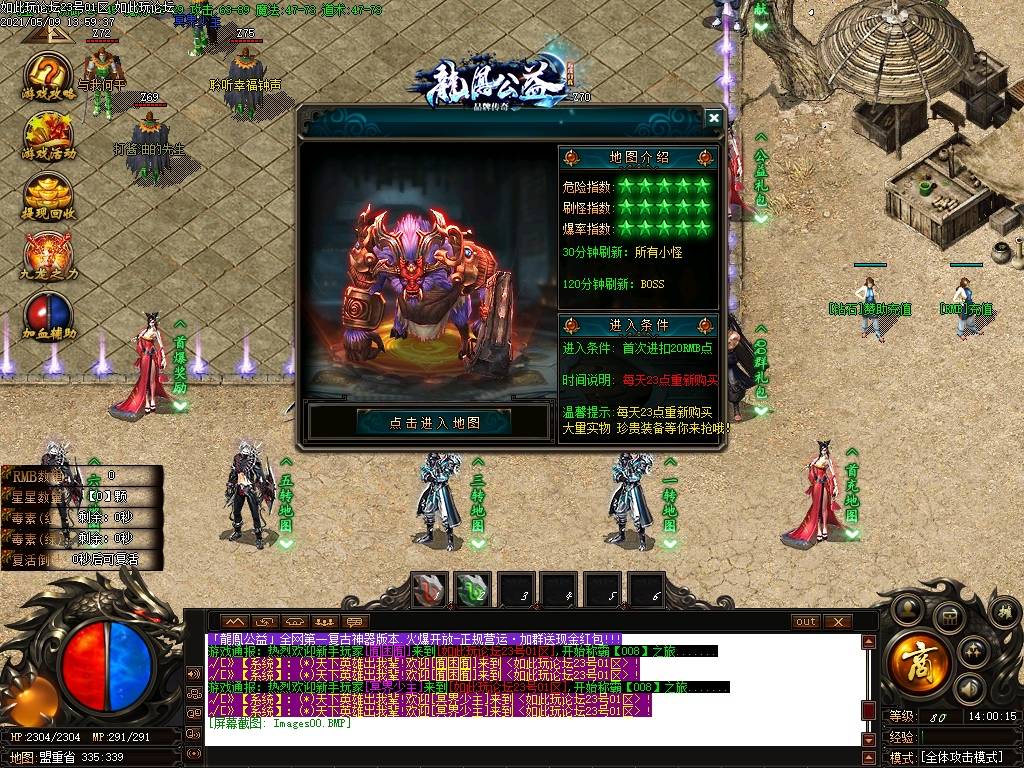1024x768 pixels.
Task: Open the 提现回收 gold ingot recycling icon
Action: pos(49,196)
